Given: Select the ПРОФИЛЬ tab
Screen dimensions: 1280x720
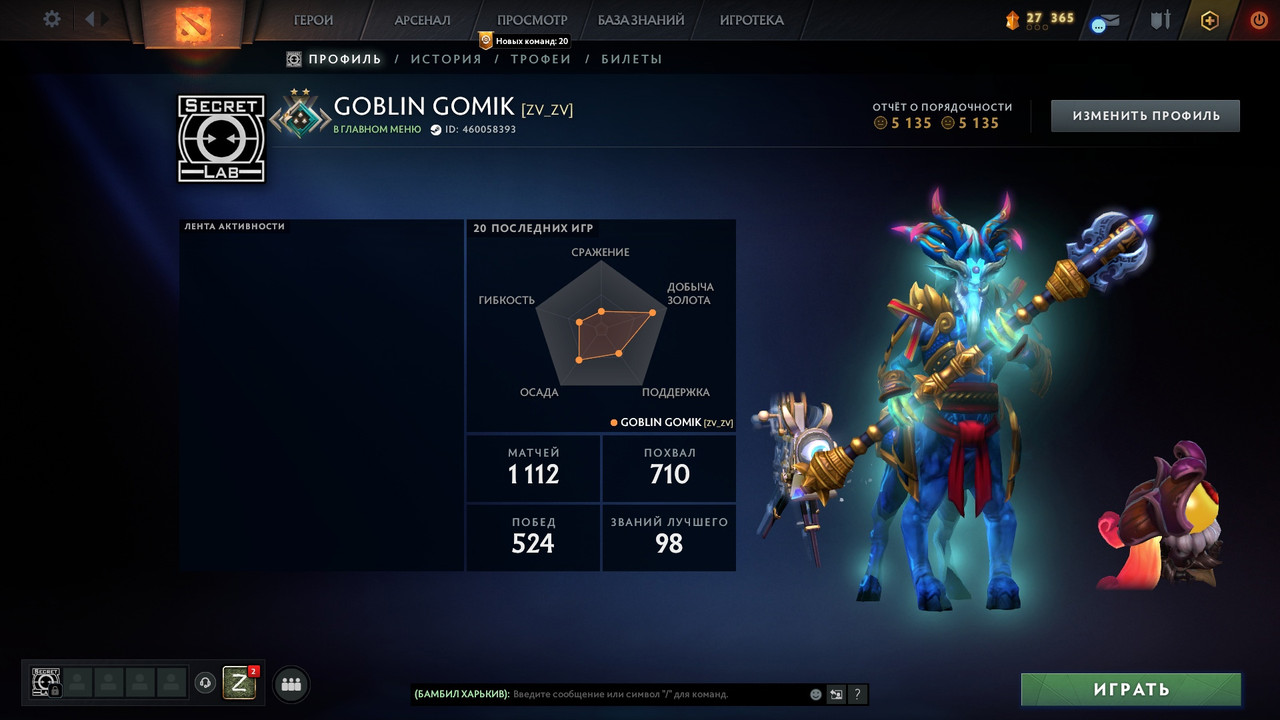Looking at the screenshot, I should (344, 59).
